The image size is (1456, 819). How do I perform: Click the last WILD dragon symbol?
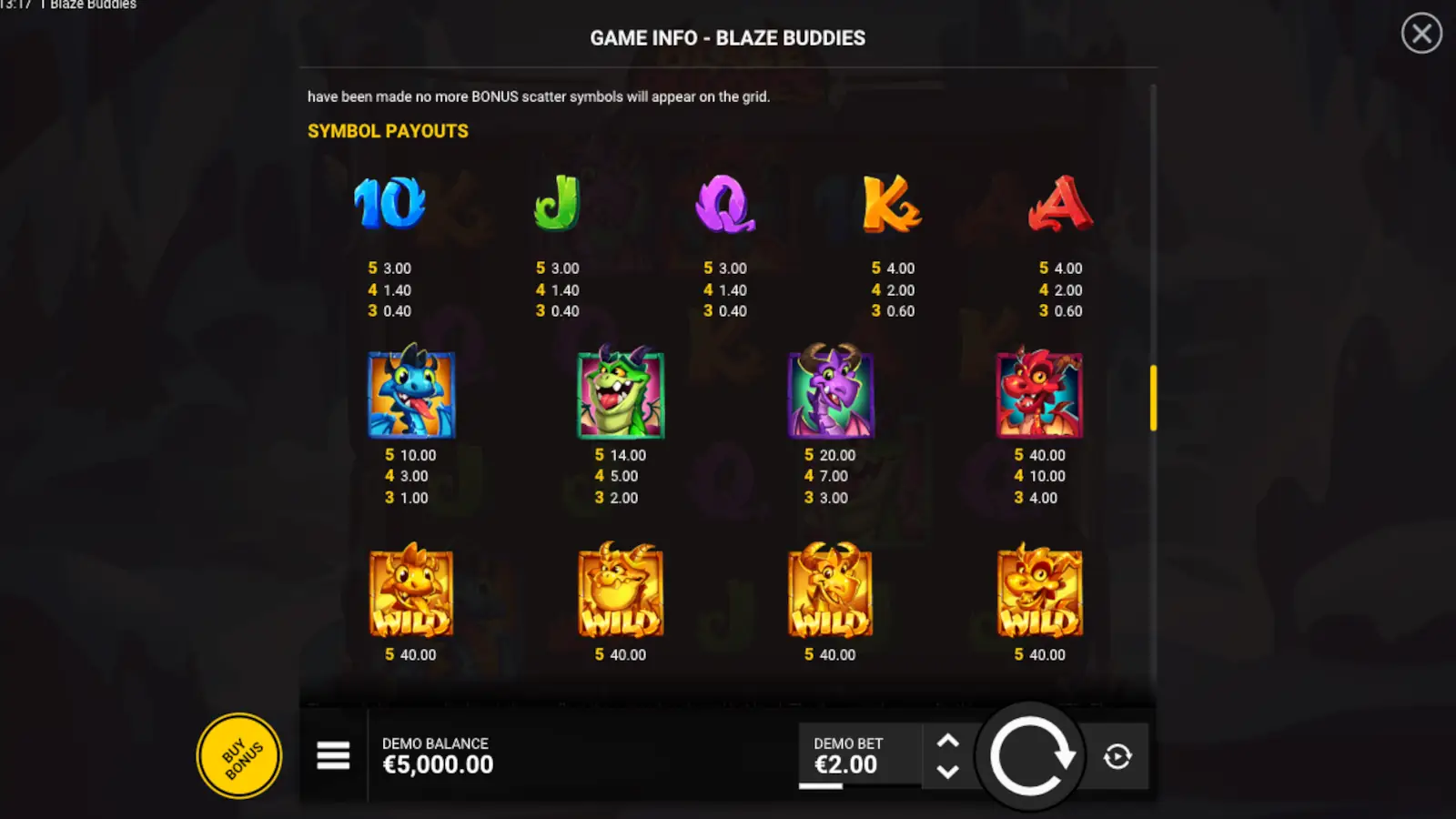pos(1039,591)
